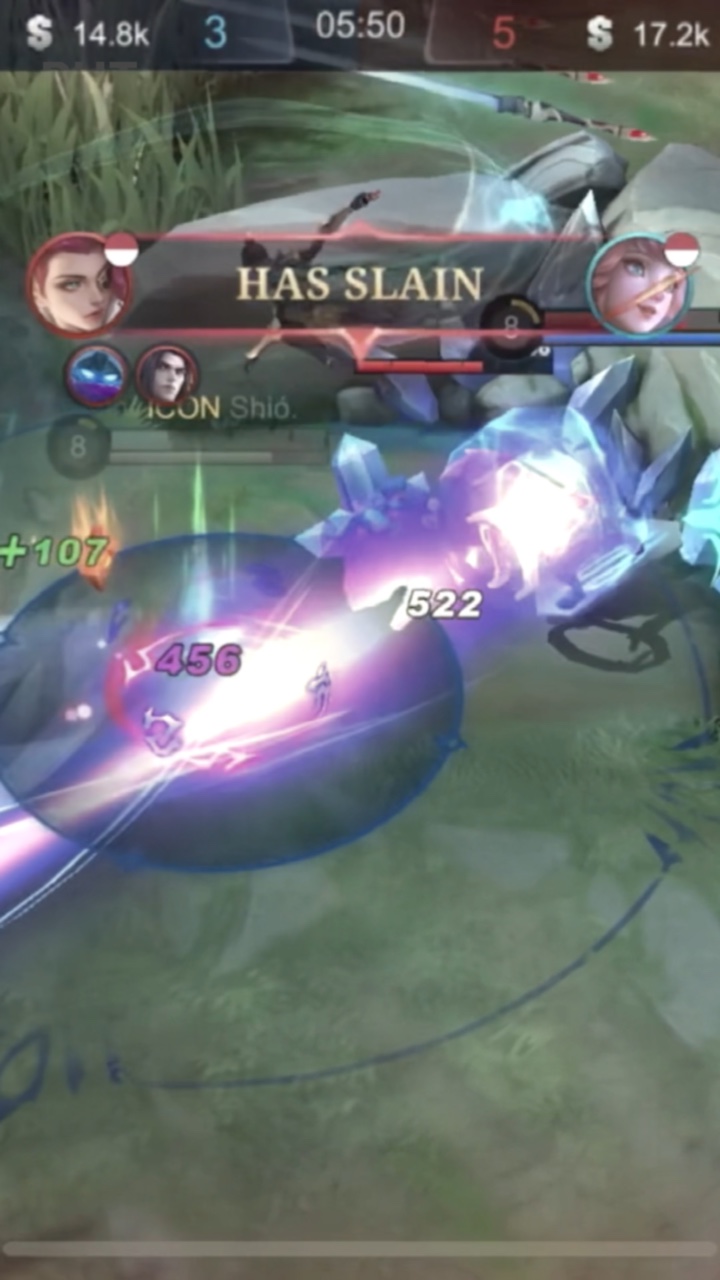Click the red-haired killer hero portrait

78,284
